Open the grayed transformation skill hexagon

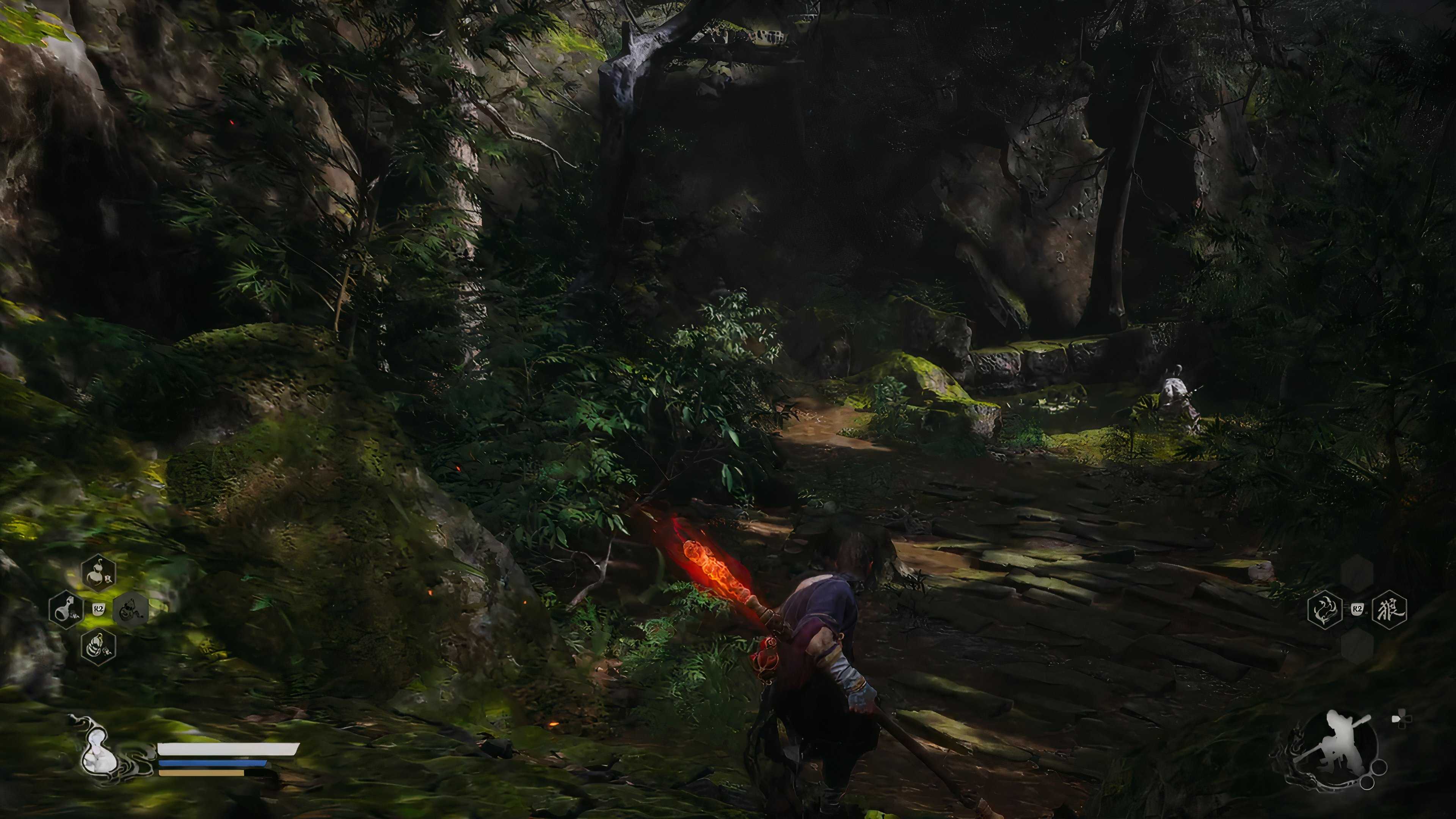point(130,609)
